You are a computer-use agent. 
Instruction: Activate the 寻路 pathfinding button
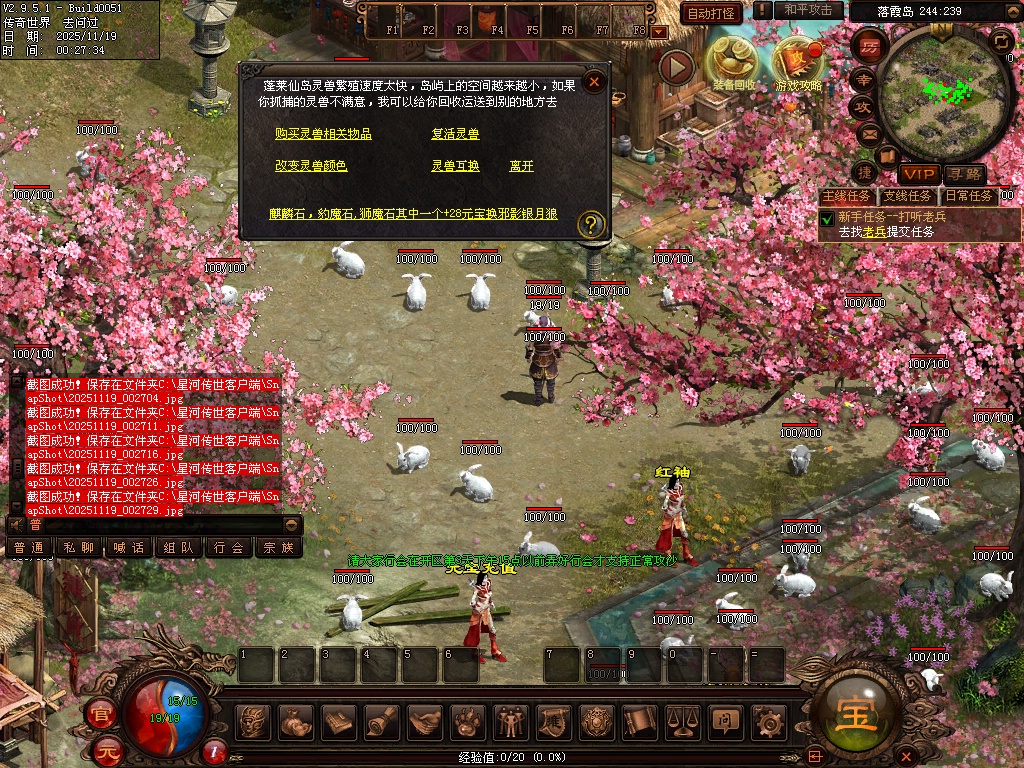(964, 175)
